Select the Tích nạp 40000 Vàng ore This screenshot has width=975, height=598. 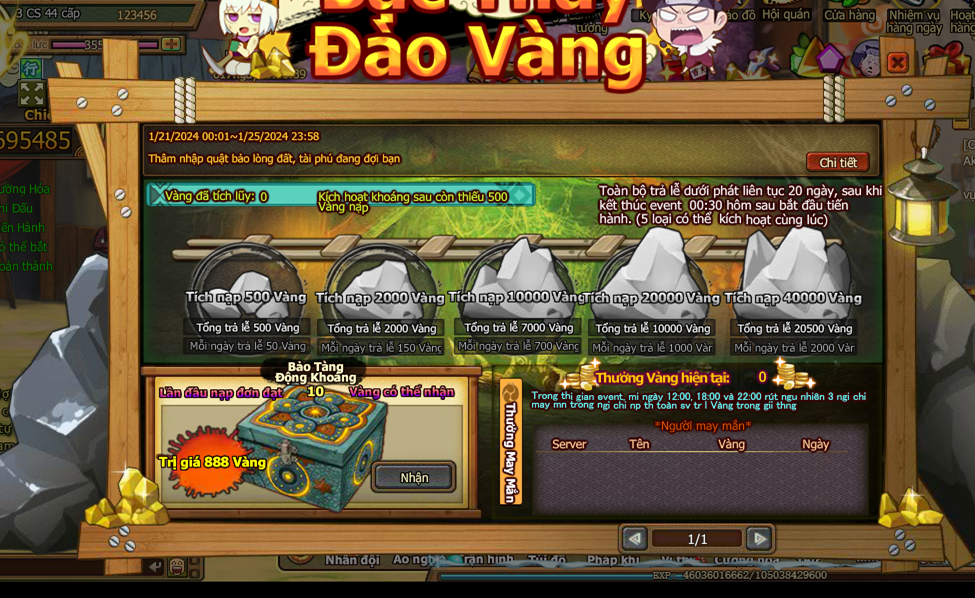pyautogui.click(x=793, y=282)
